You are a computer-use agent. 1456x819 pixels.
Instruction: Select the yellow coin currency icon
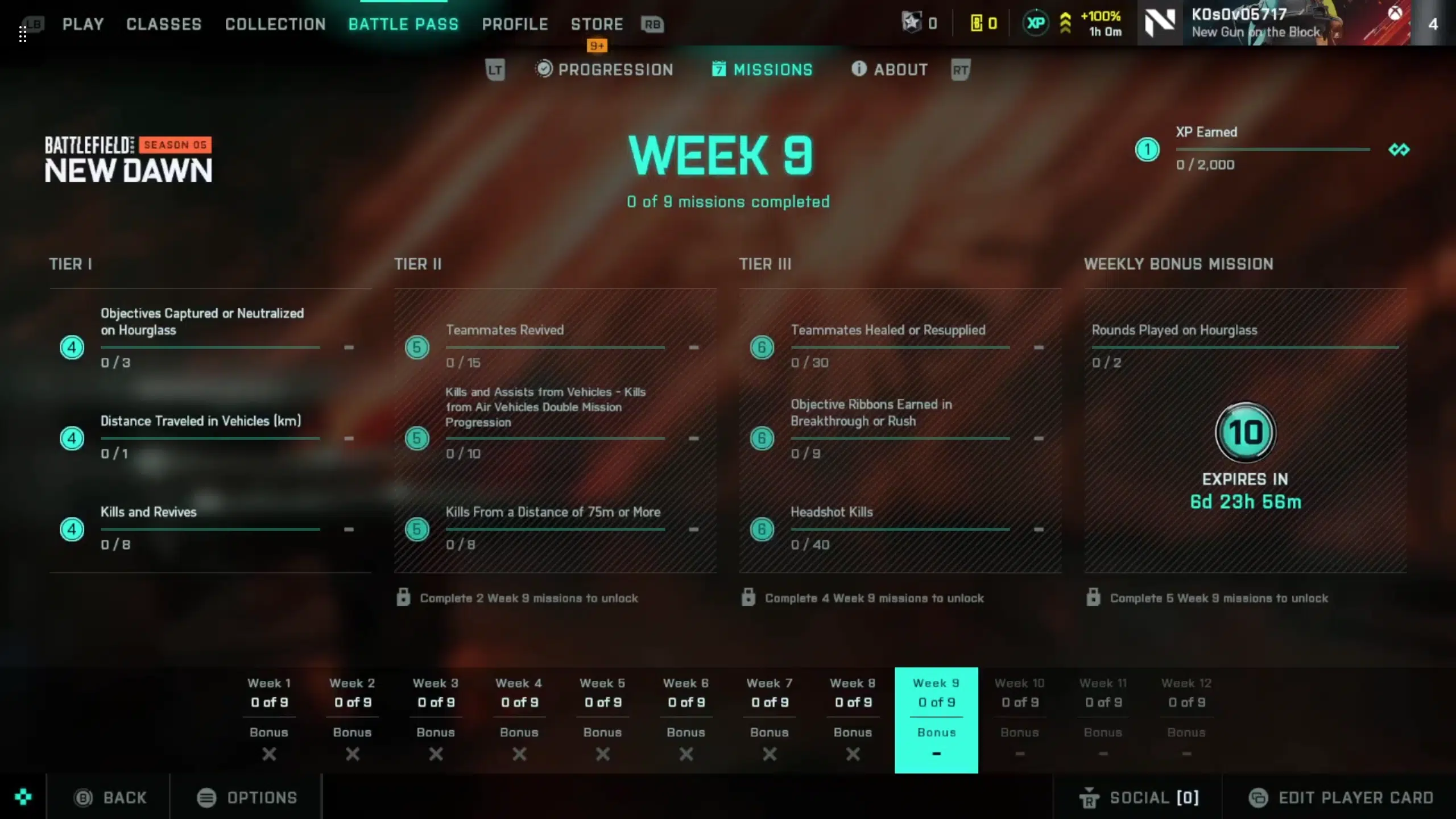point(975,23)
